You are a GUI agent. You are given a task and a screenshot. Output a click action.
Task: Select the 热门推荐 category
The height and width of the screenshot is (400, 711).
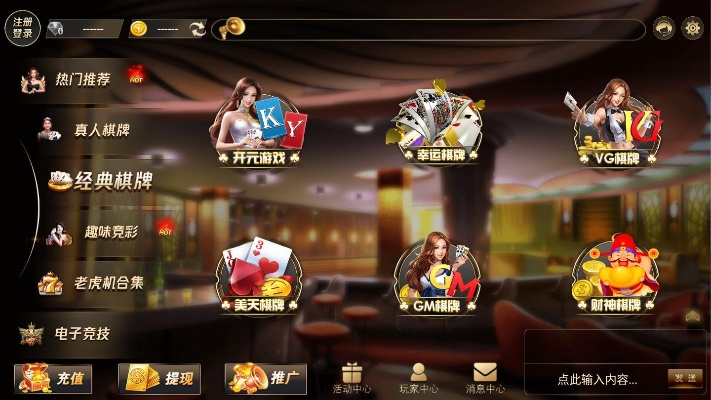(x=82, y=79)
